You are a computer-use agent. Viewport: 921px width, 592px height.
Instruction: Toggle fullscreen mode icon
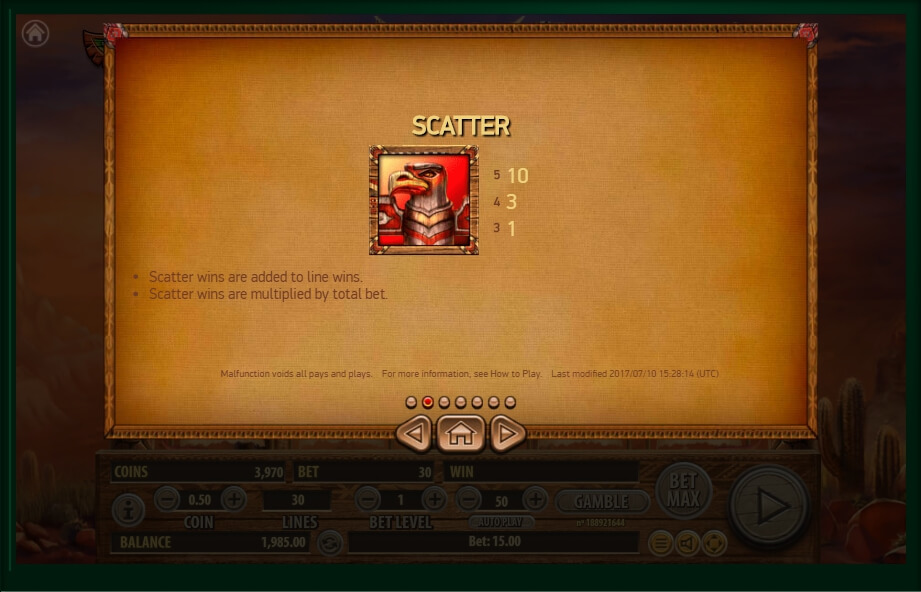coord(713,543)
